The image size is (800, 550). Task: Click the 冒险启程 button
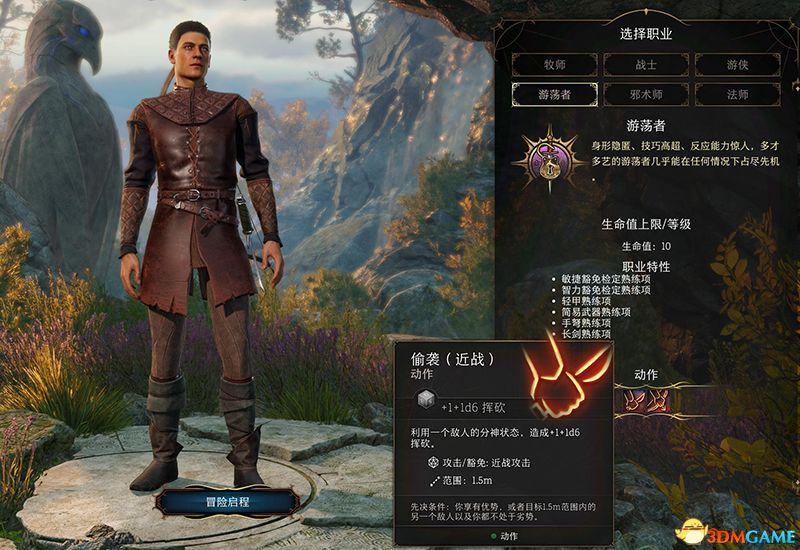(x=224, y=500)
